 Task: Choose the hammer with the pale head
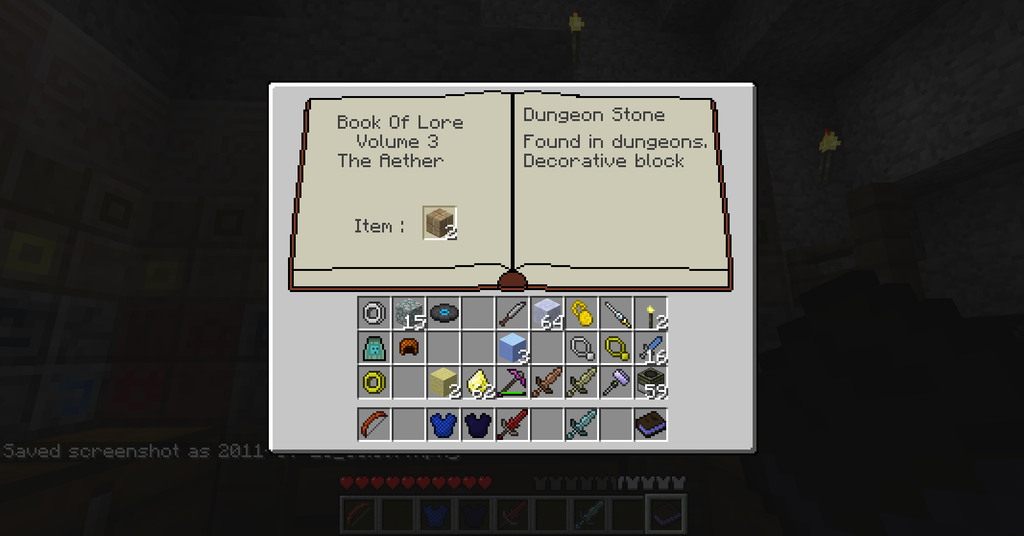[615, 381]
